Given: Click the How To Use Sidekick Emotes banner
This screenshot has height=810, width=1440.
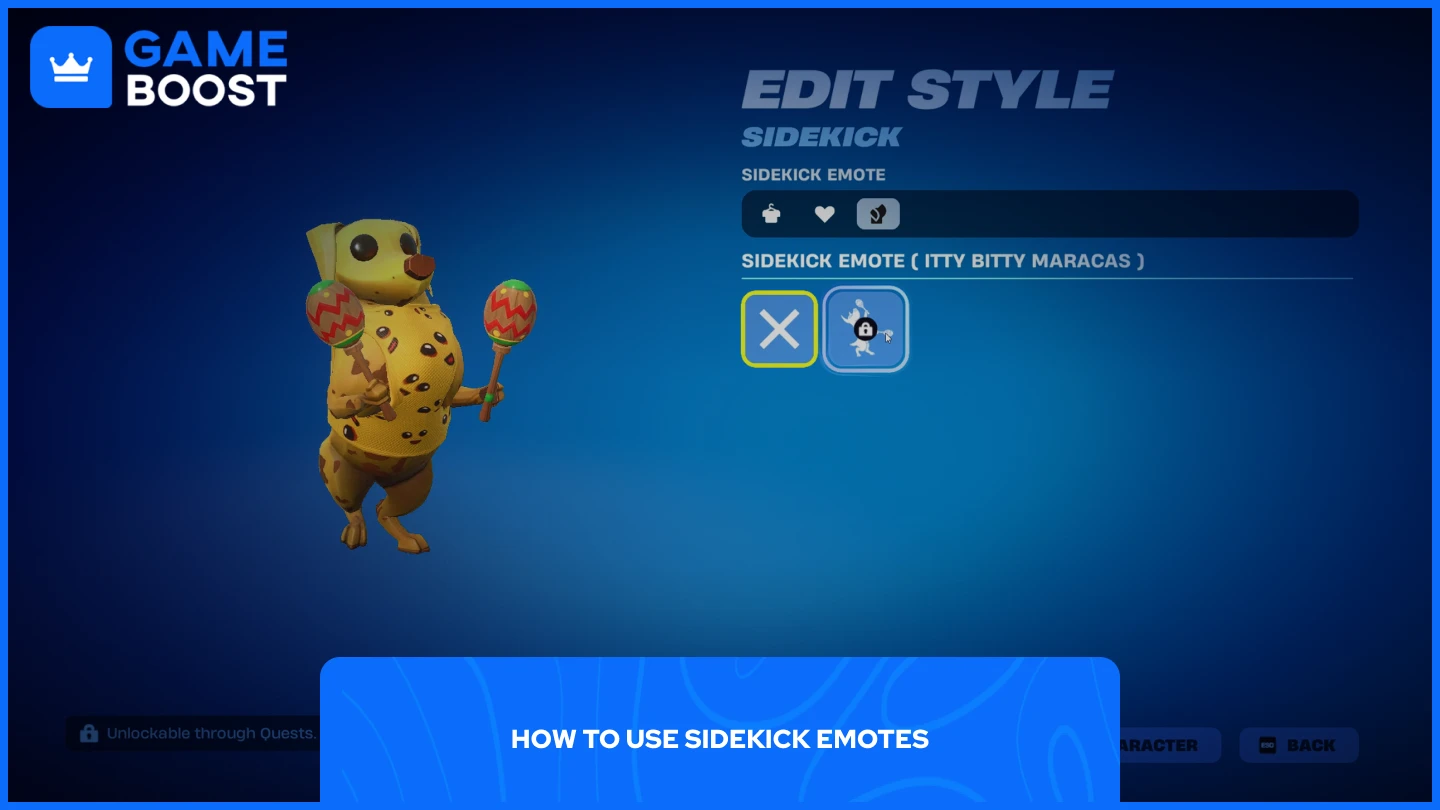Looking at the screenshot, I should [x=720, y=739].
